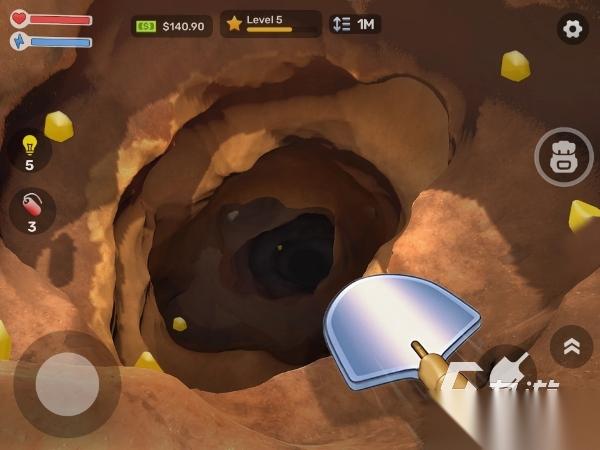
Task: Use the lightbulb lamp item
Action: 30,150
